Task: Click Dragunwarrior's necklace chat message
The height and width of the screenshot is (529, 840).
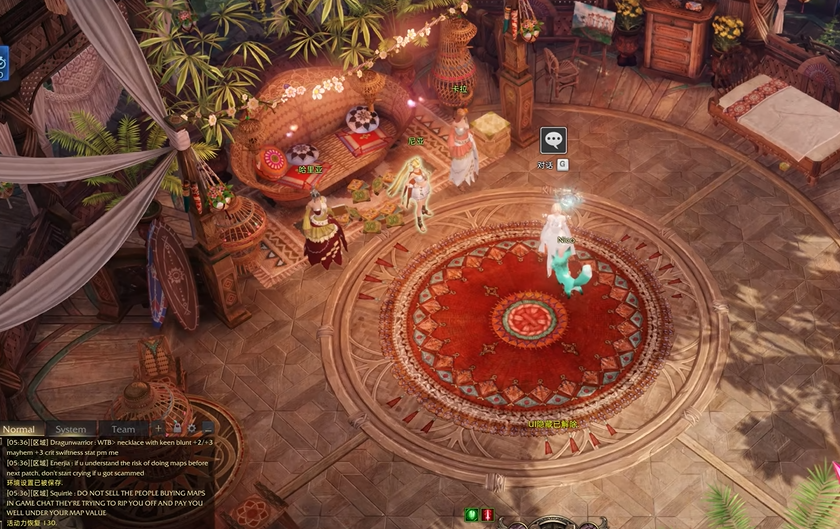Action: [108, 447]
